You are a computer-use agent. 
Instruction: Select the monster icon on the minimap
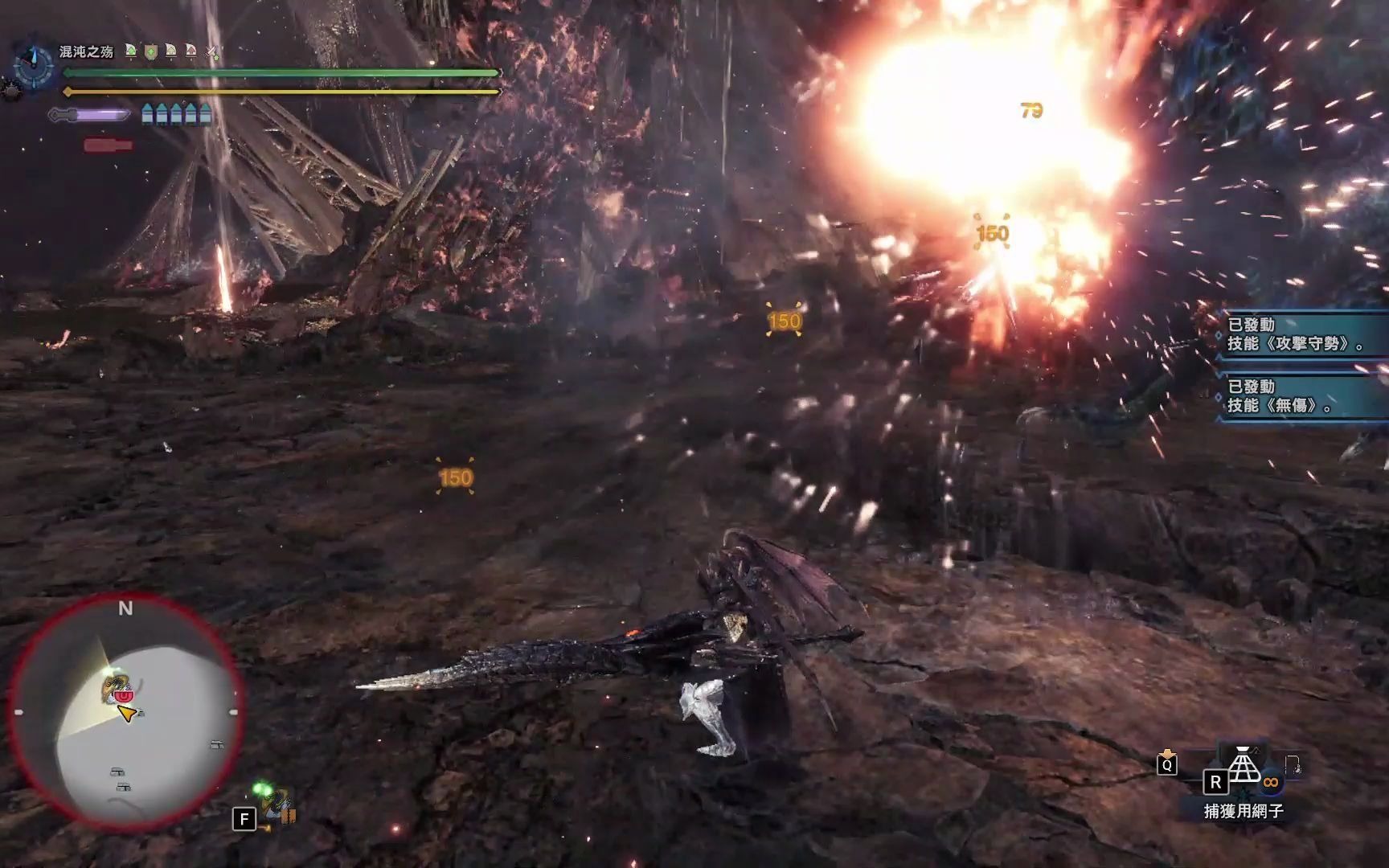click(118, 690)
